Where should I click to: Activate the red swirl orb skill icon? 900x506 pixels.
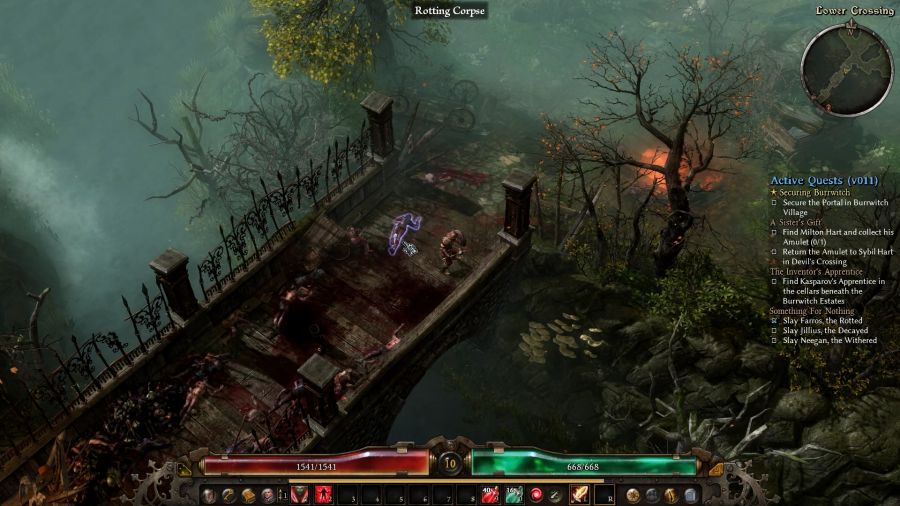[x=536, y=495]
